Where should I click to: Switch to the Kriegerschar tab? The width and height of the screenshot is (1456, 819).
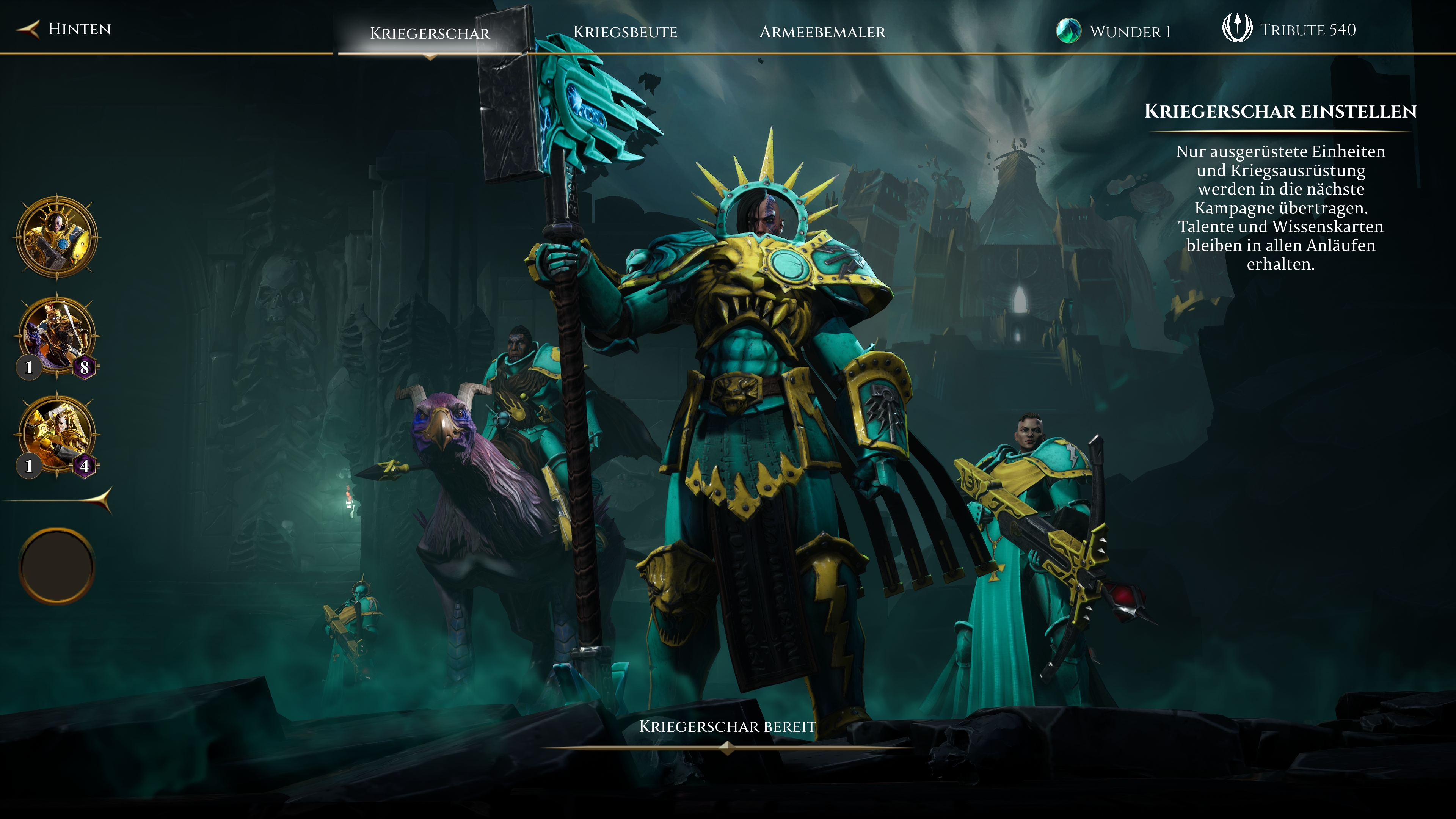[430, 33]
